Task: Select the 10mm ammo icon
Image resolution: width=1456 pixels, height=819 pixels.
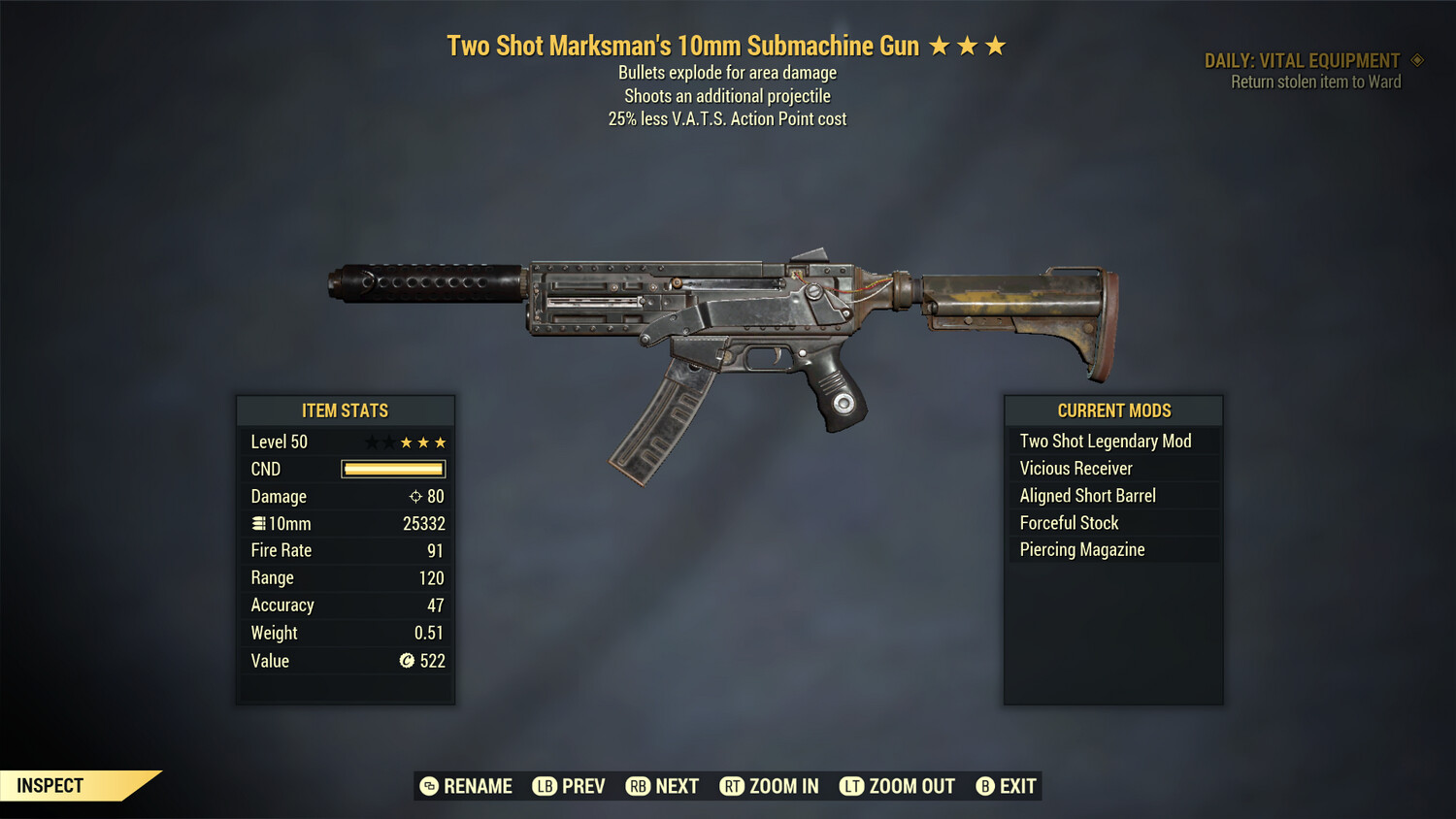Action: pyautogui.click(x=258, y=523)
